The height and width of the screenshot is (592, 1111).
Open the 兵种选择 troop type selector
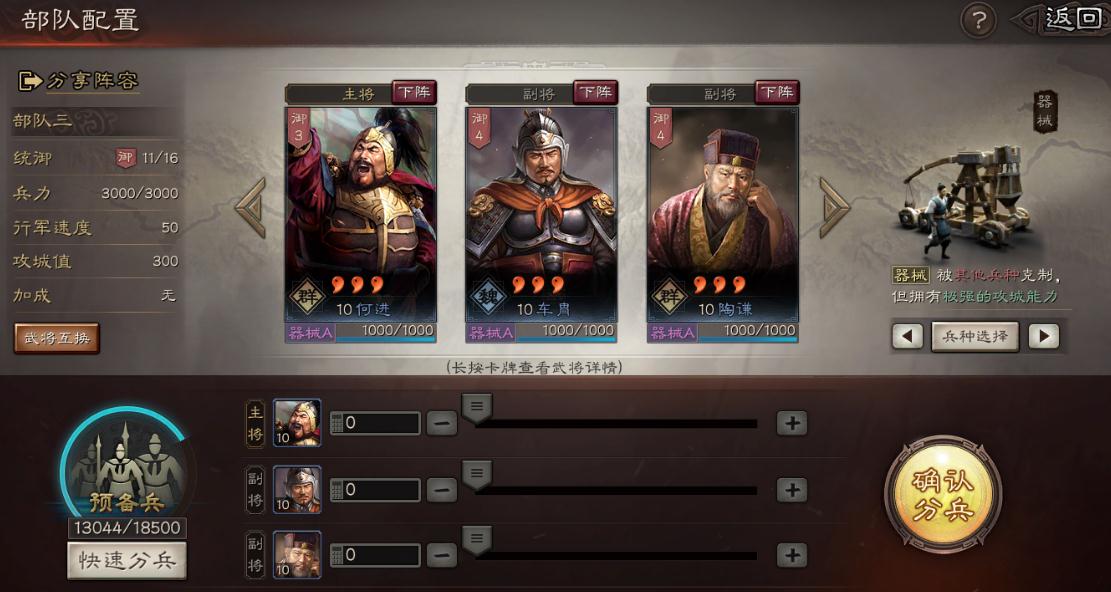(975, 336)
